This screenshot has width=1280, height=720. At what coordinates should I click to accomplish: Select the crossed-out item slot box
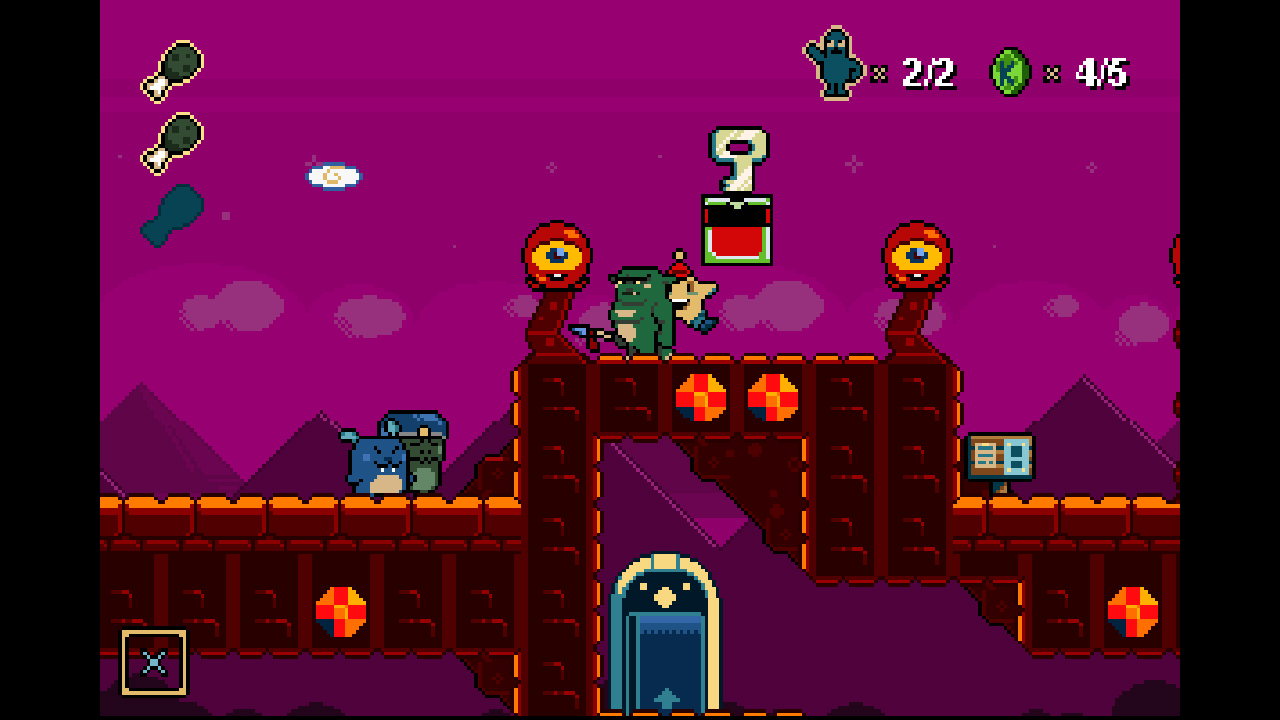pyautogui.click(x=154, y=661)
